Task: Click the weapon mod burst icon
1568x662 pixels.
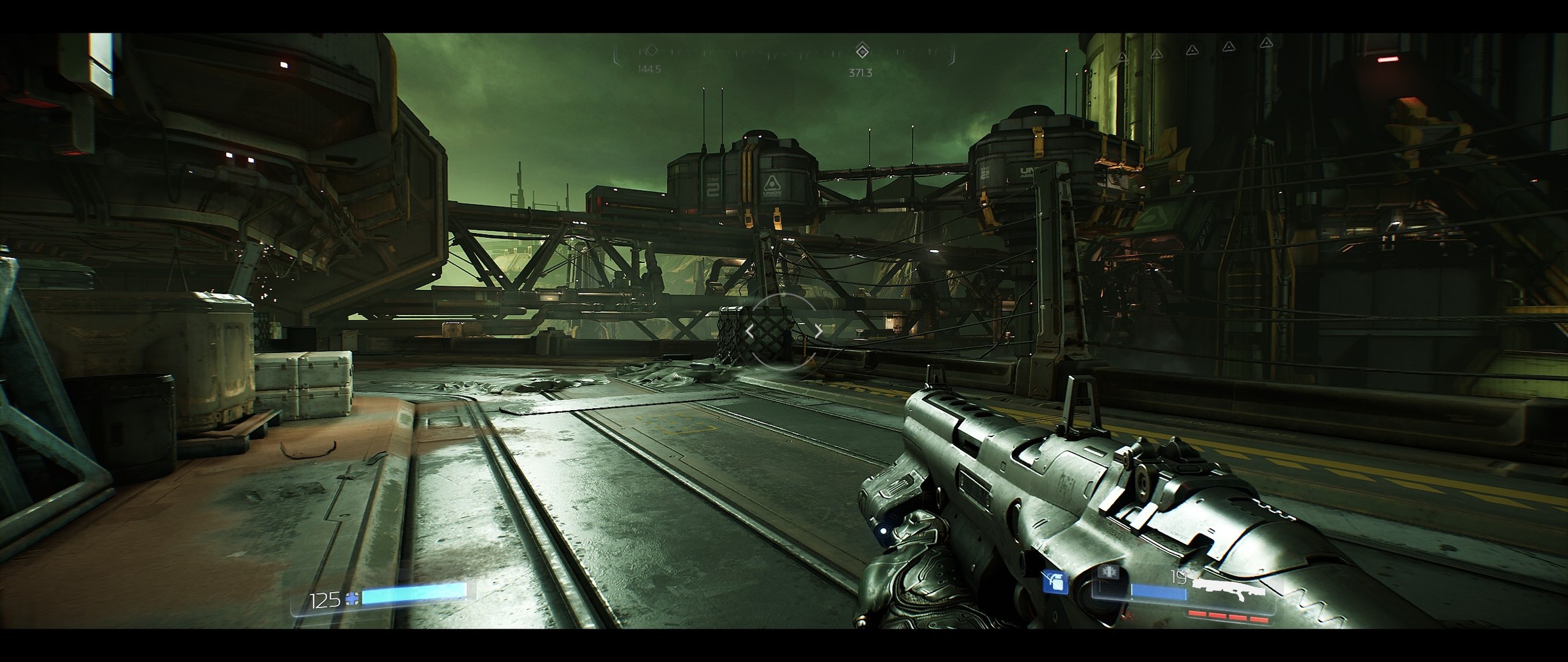Action: pyautogui.click(x=1110, y=572)
